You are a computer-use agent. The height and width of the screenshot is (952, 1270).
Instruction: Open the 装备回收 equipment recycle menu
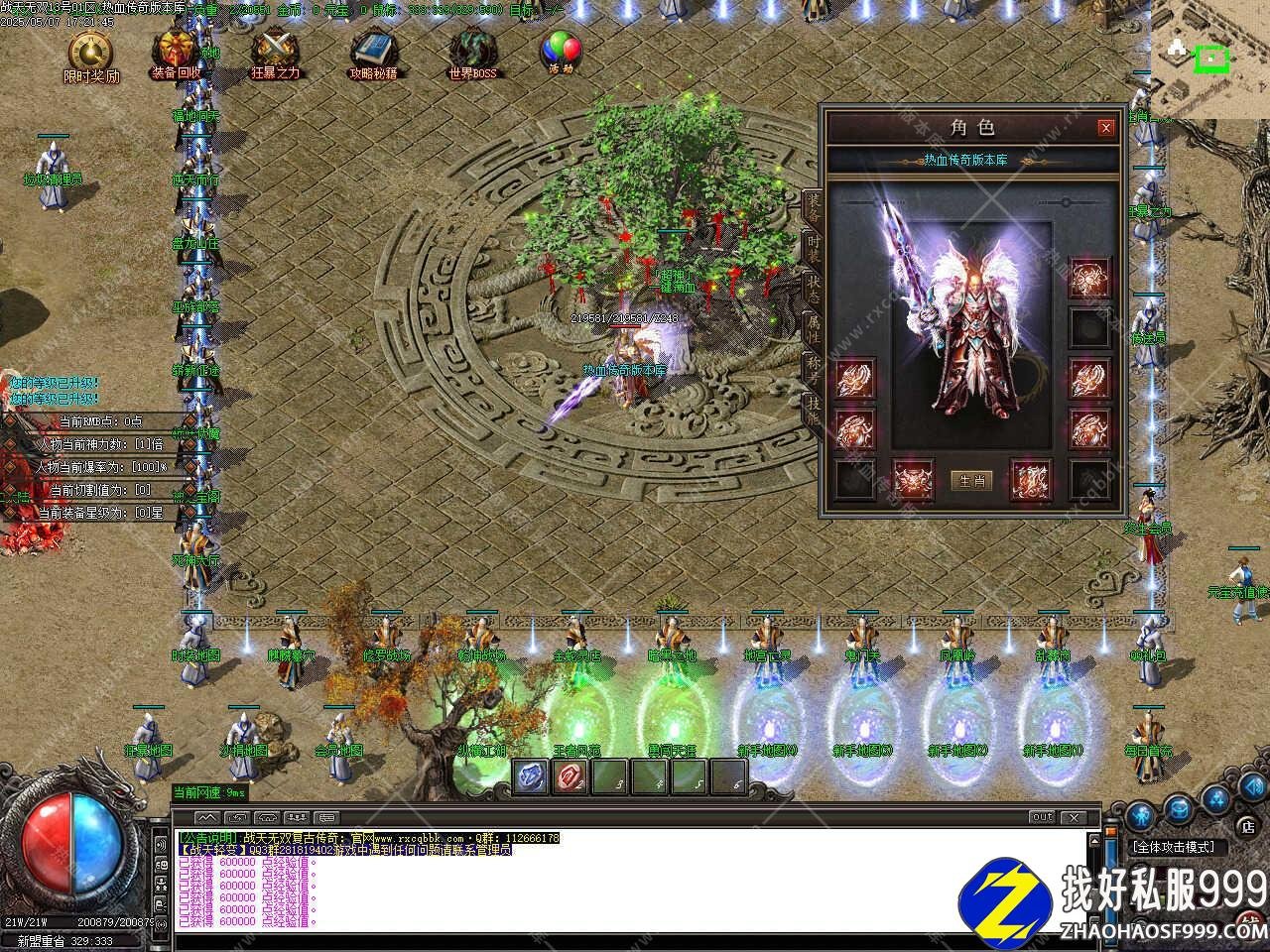177,52
